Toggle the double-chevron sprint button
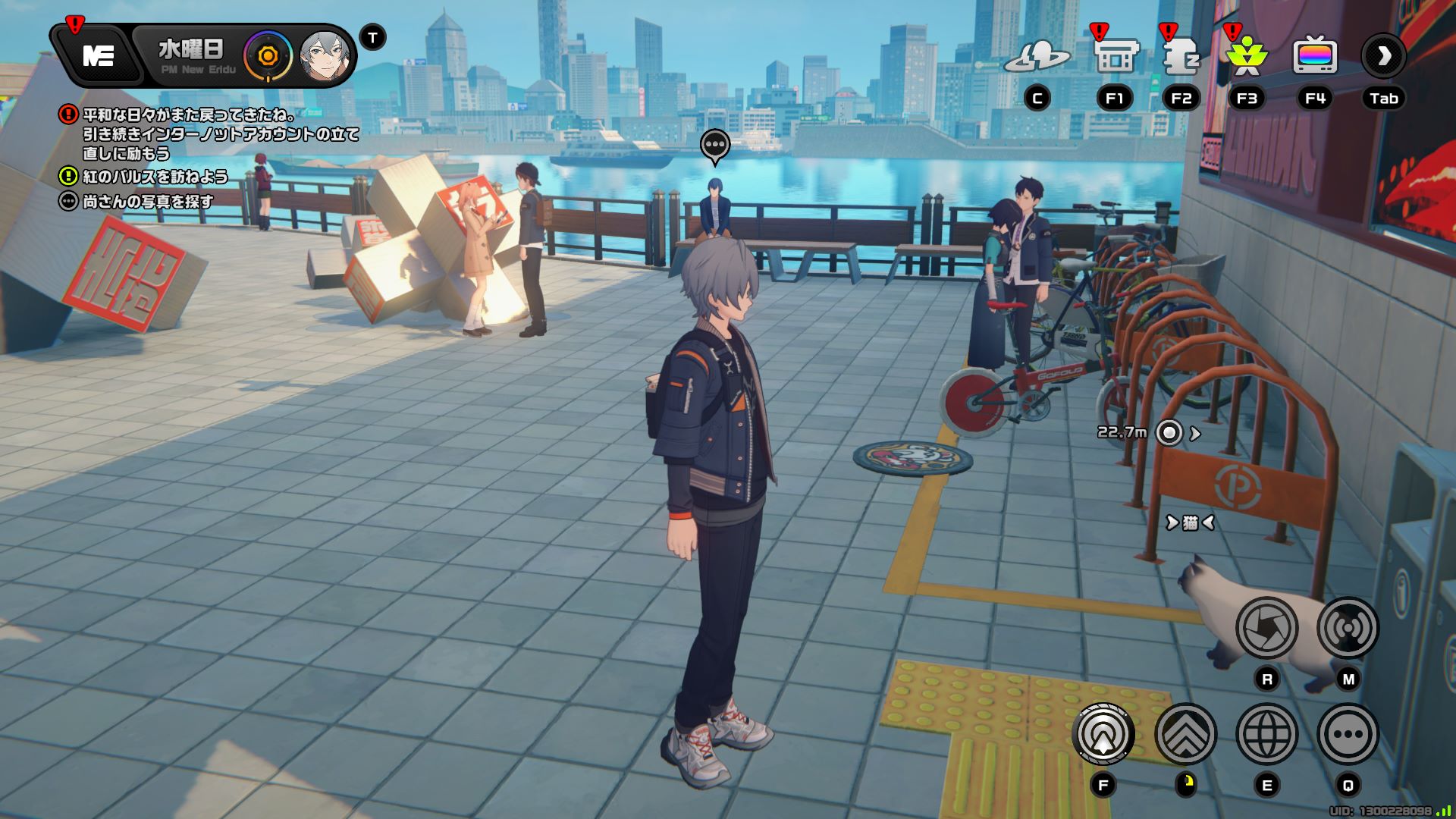 [1185, 734]
